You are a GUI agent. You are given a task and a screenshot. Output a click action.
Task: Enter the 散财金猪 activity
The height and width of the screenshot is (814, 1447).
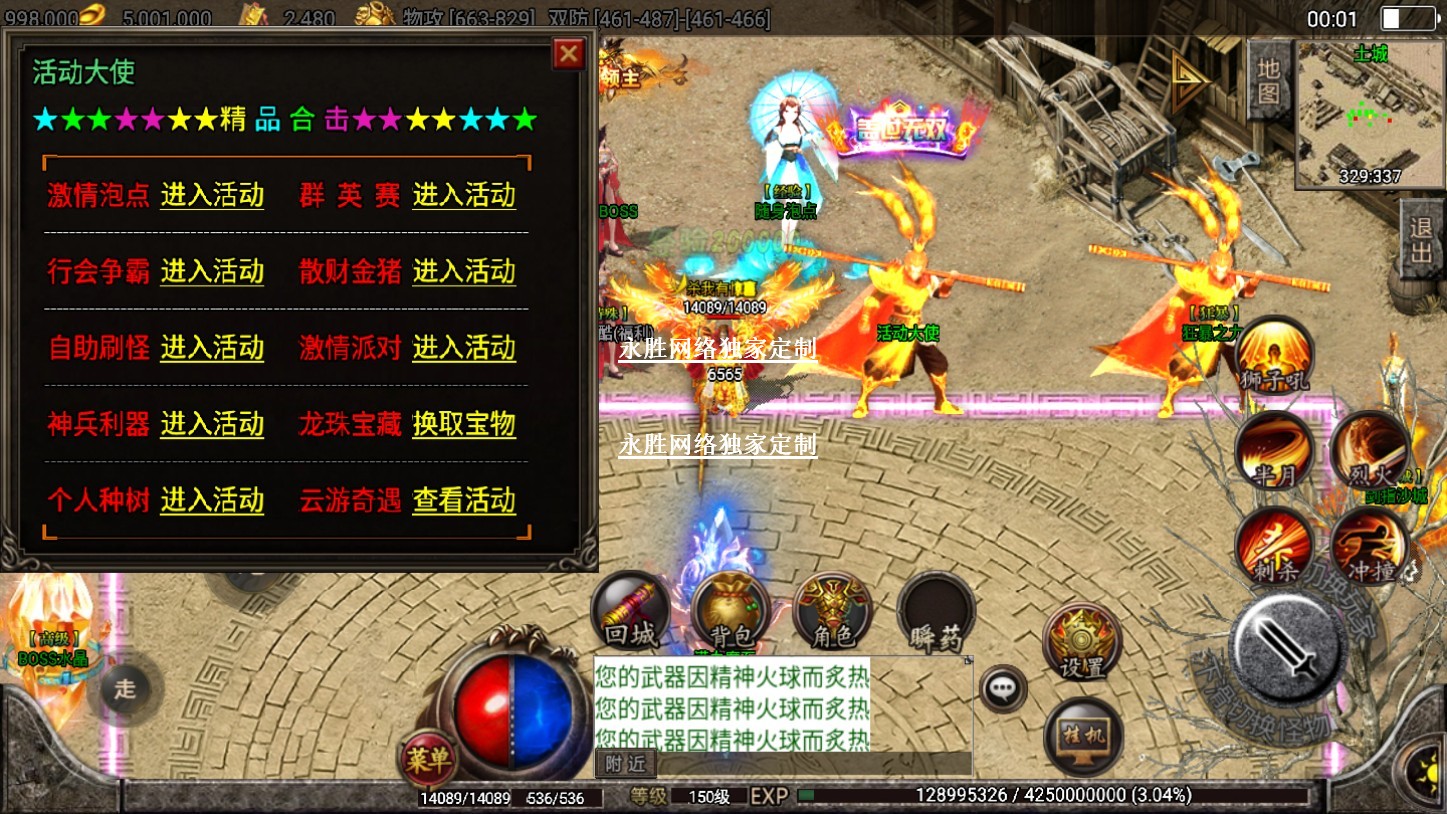(464, 271)
